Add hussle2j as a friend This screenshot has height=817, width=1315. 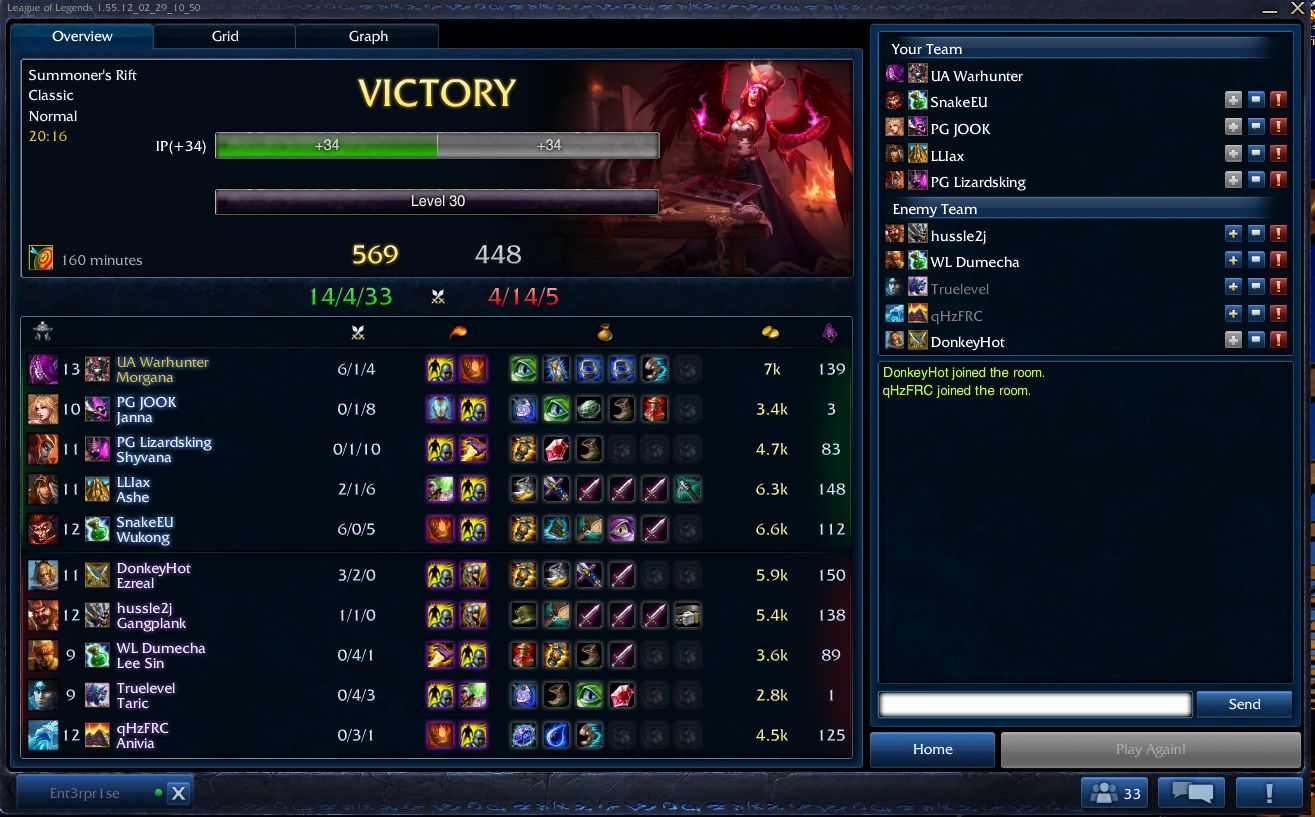click(x=1234, y=234)
